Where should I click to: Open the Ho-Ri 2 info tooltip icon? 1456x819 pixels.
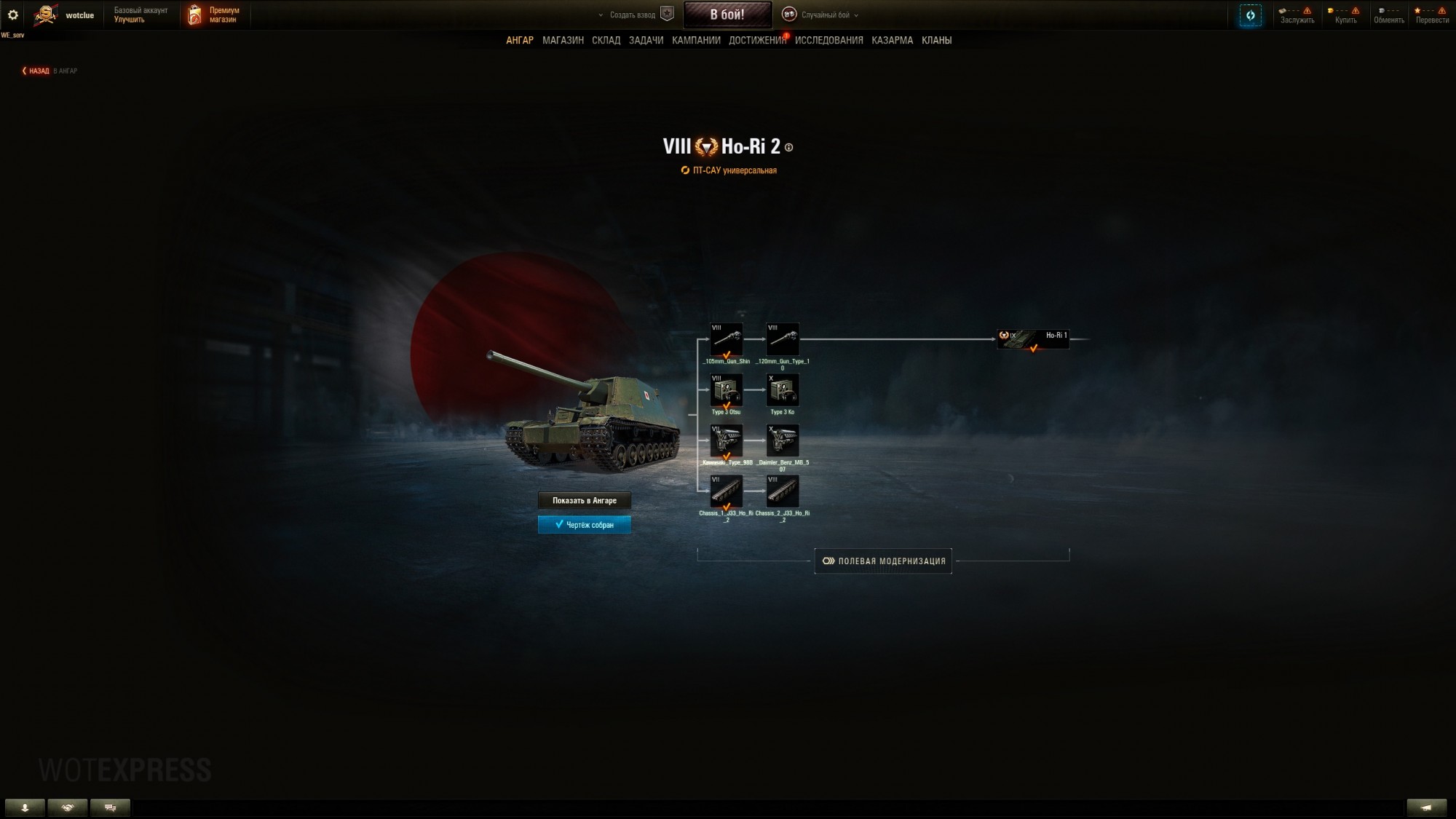[x=788, y=146]
